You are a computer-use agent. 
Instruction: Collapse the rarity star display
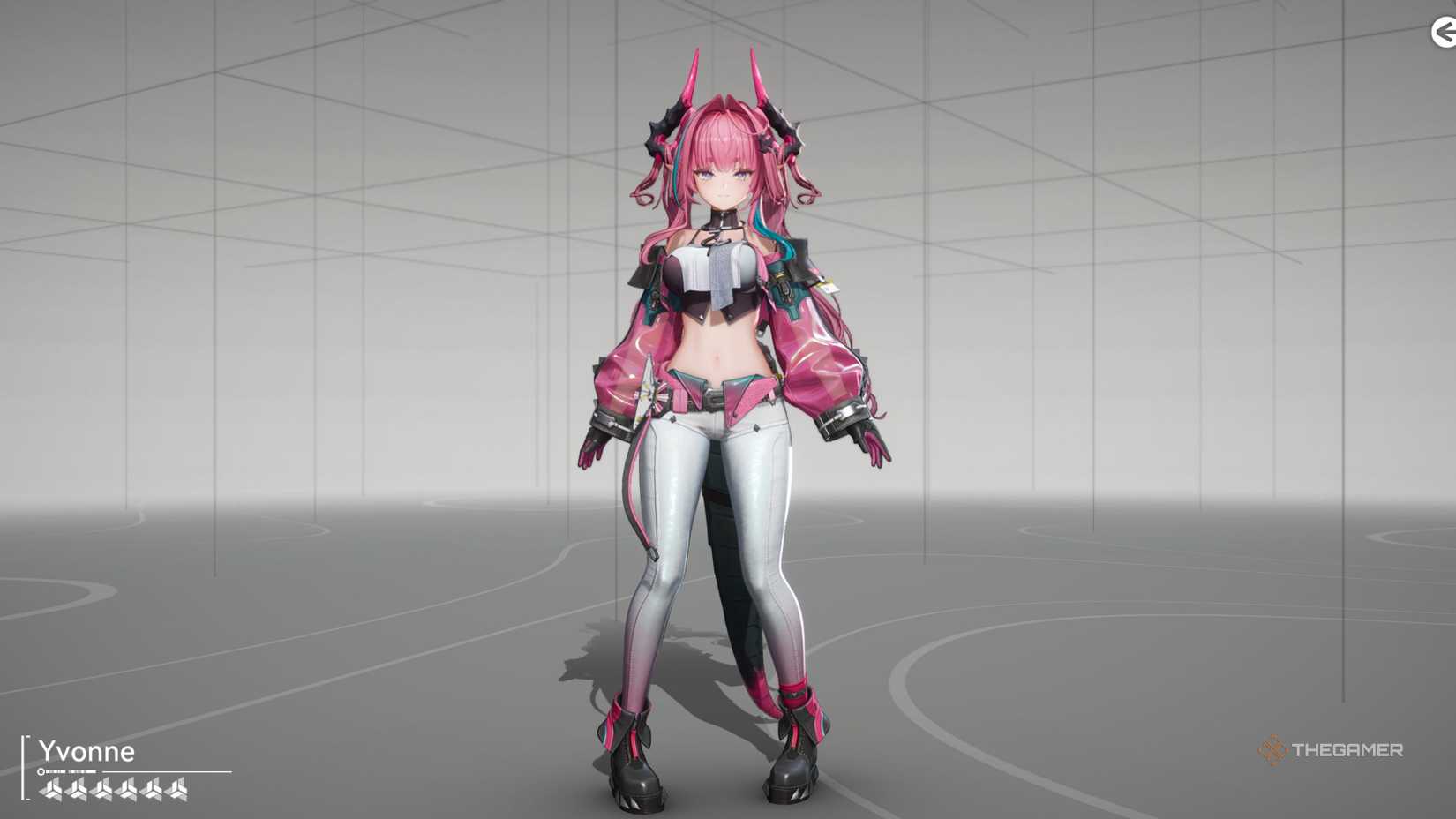click(113, 790)
